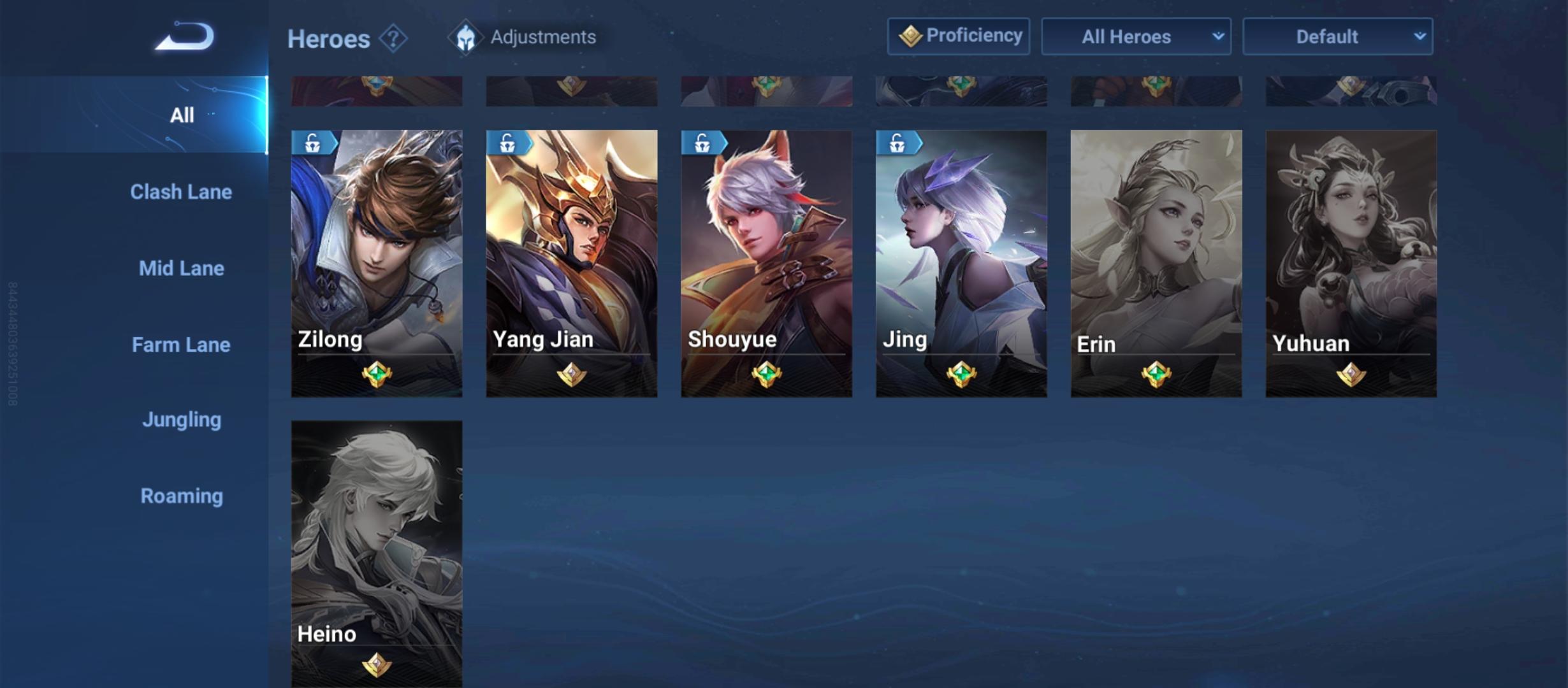
Task: Filter heroes by Farm Lane
Action: pos(181,345)
